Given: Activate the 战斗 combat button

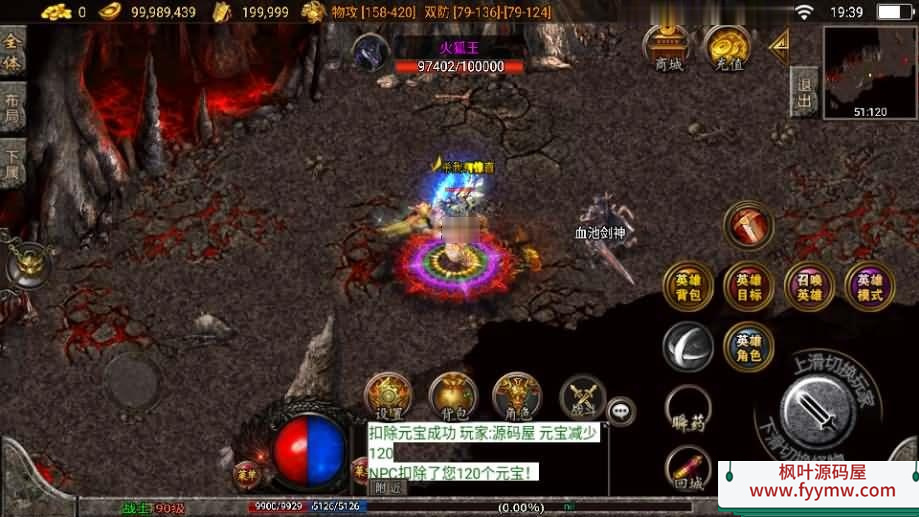Looking at the screenshot, I should 582,397.
